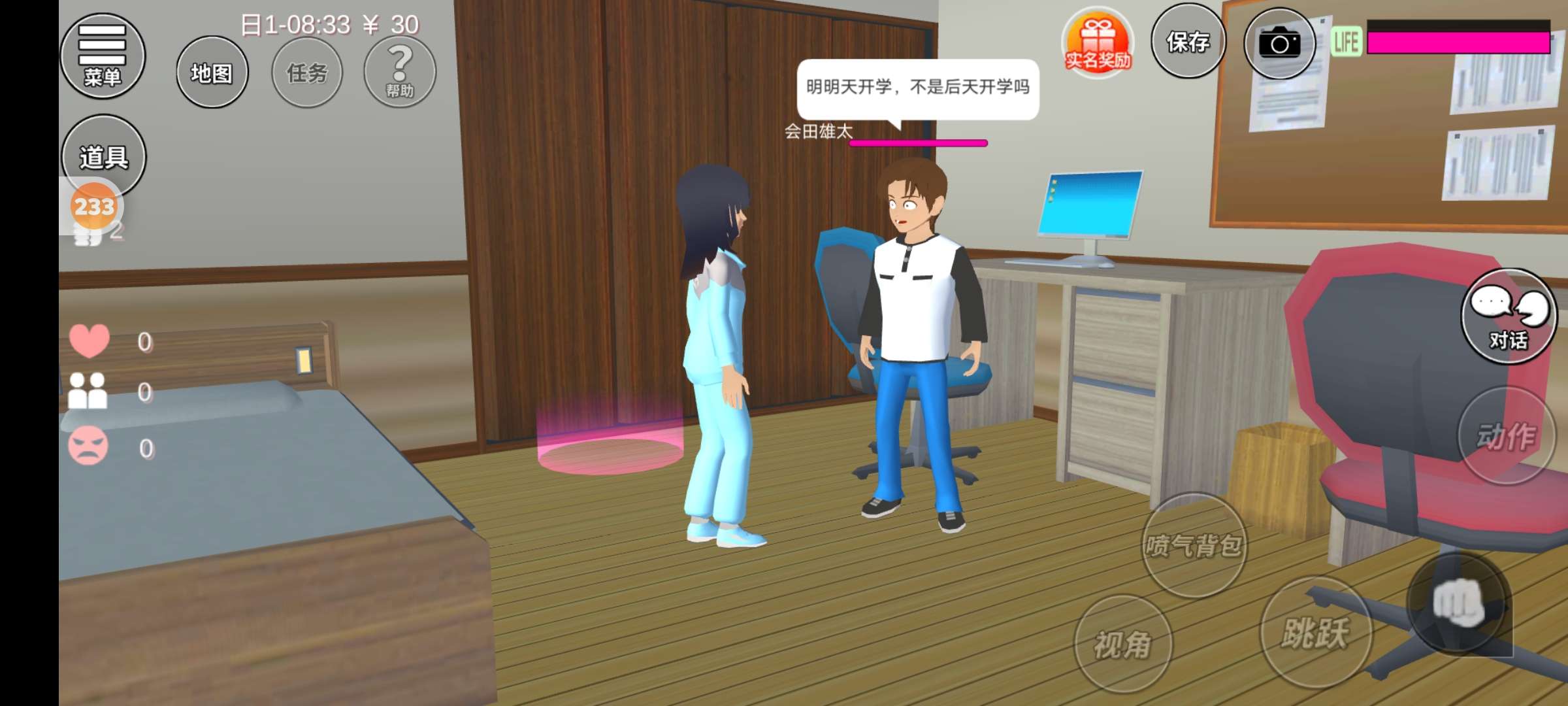Save the game with 保存
Screen dimensions: 1568x706
coord(1188,42)
